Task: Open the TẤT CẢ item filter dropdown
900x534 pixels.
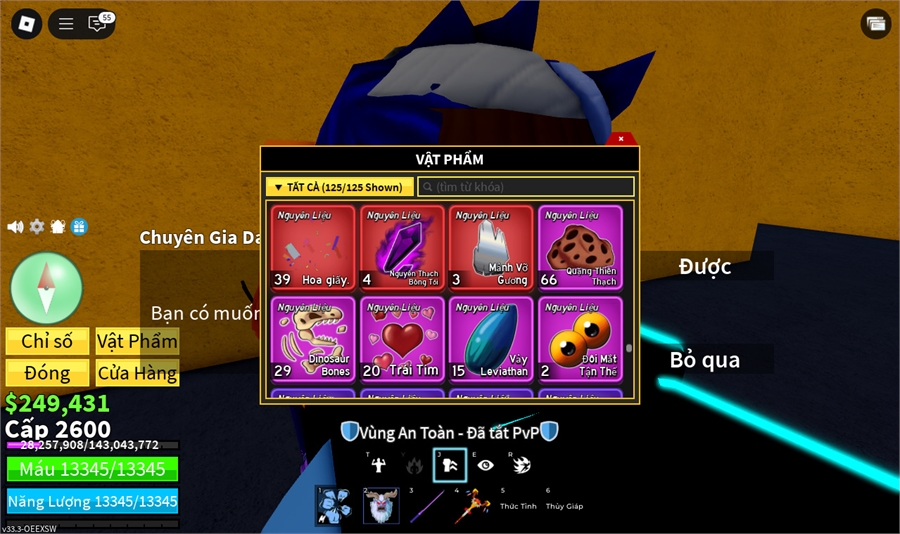Action: point(340,187)
